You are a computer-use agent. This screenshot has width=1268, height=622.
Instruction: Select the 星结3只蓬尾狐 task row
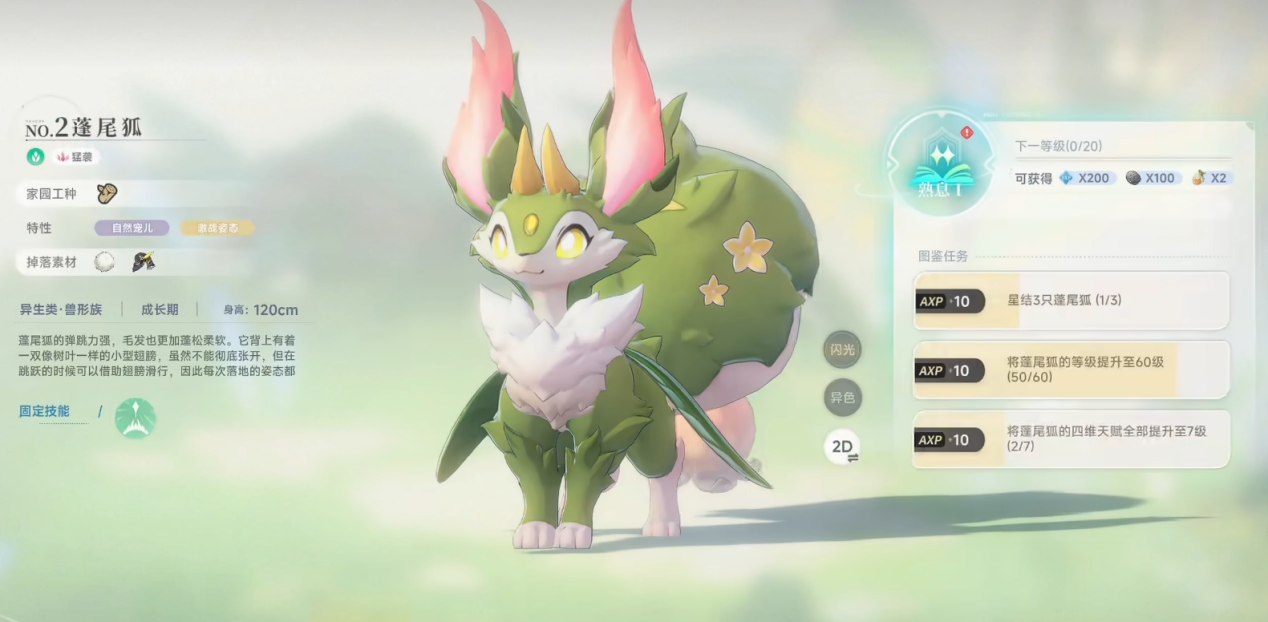click(x=1071, y=300)
